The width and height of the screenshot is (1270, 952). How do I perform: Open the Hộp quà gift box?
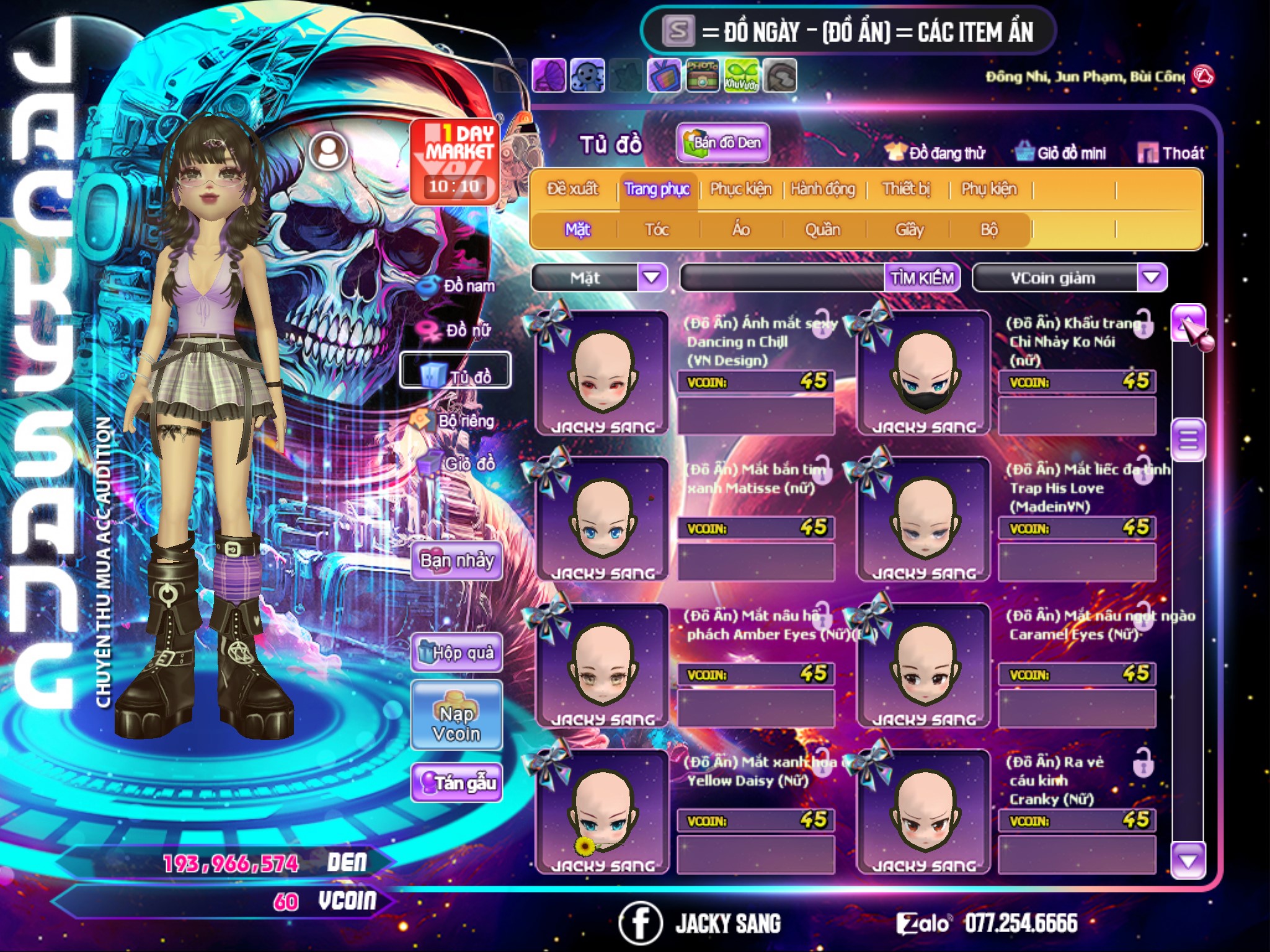[456, 652]
